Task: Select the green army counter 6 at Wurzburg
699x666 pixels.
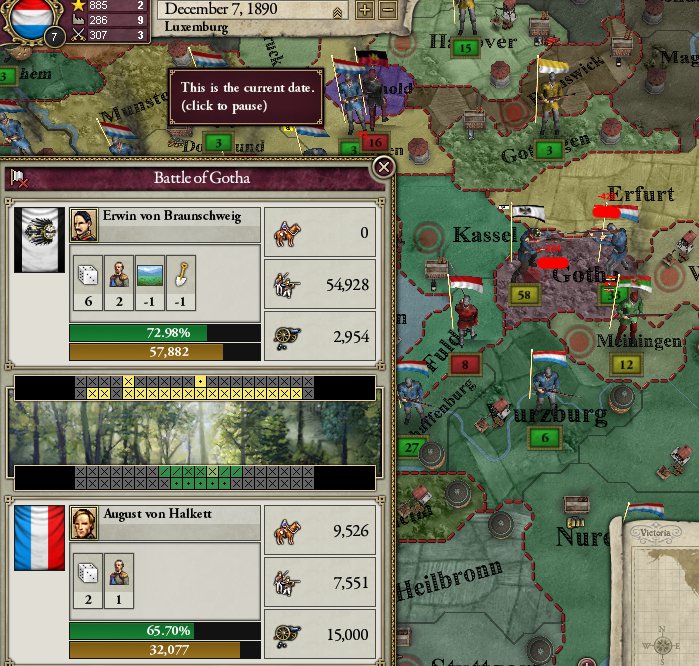Action: tap(545, 438)
